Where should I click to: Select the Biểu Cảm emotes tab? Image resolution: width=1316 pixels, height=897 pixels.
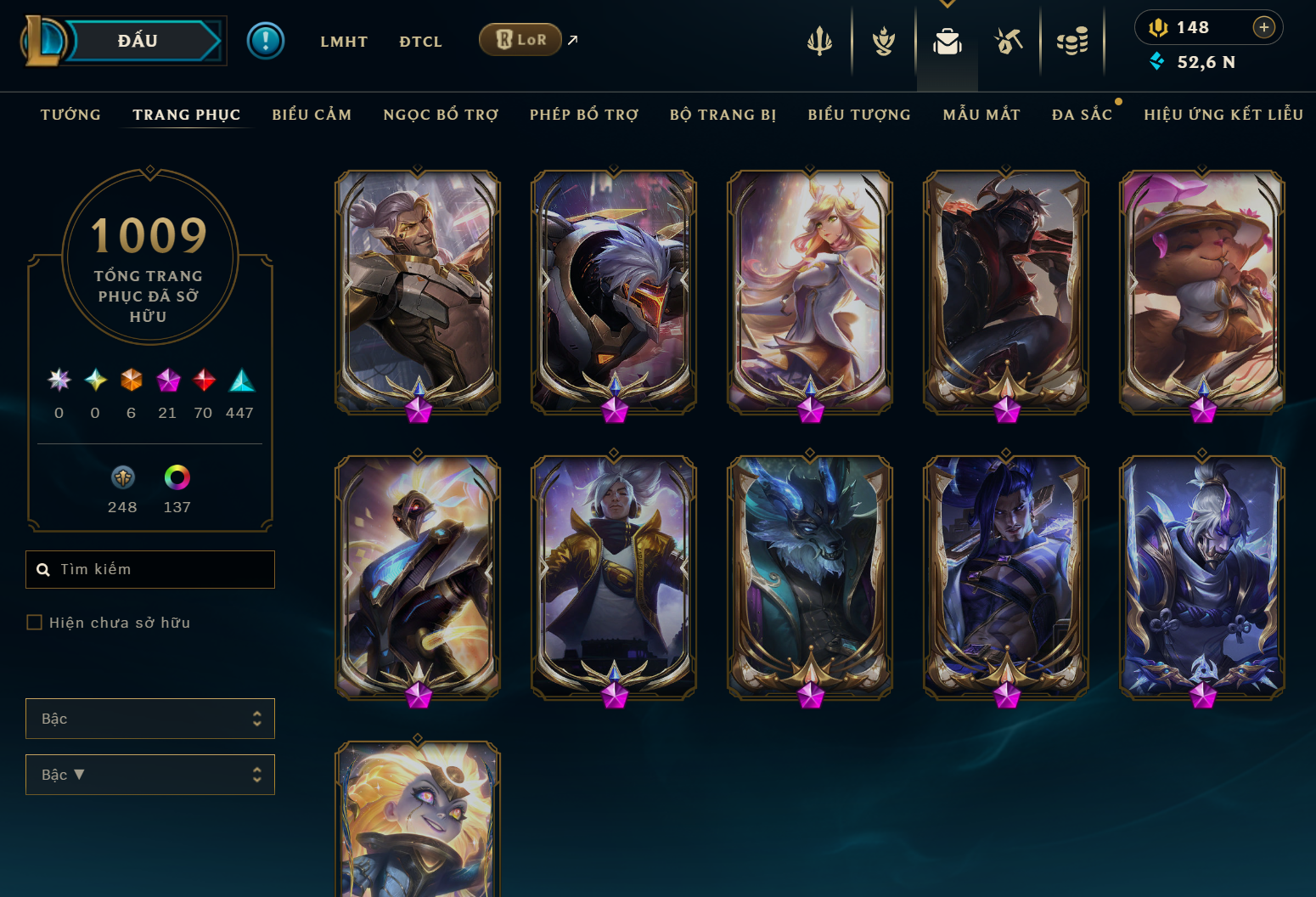click(312, 115)
